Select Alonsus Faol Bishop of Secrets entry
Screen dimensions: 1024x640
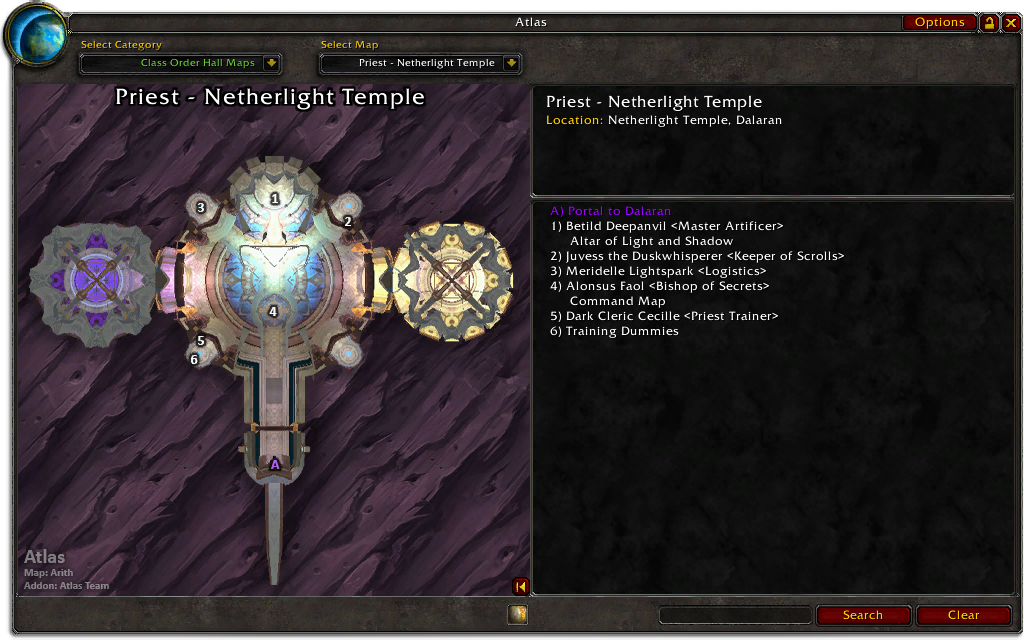tap(660, 286)
